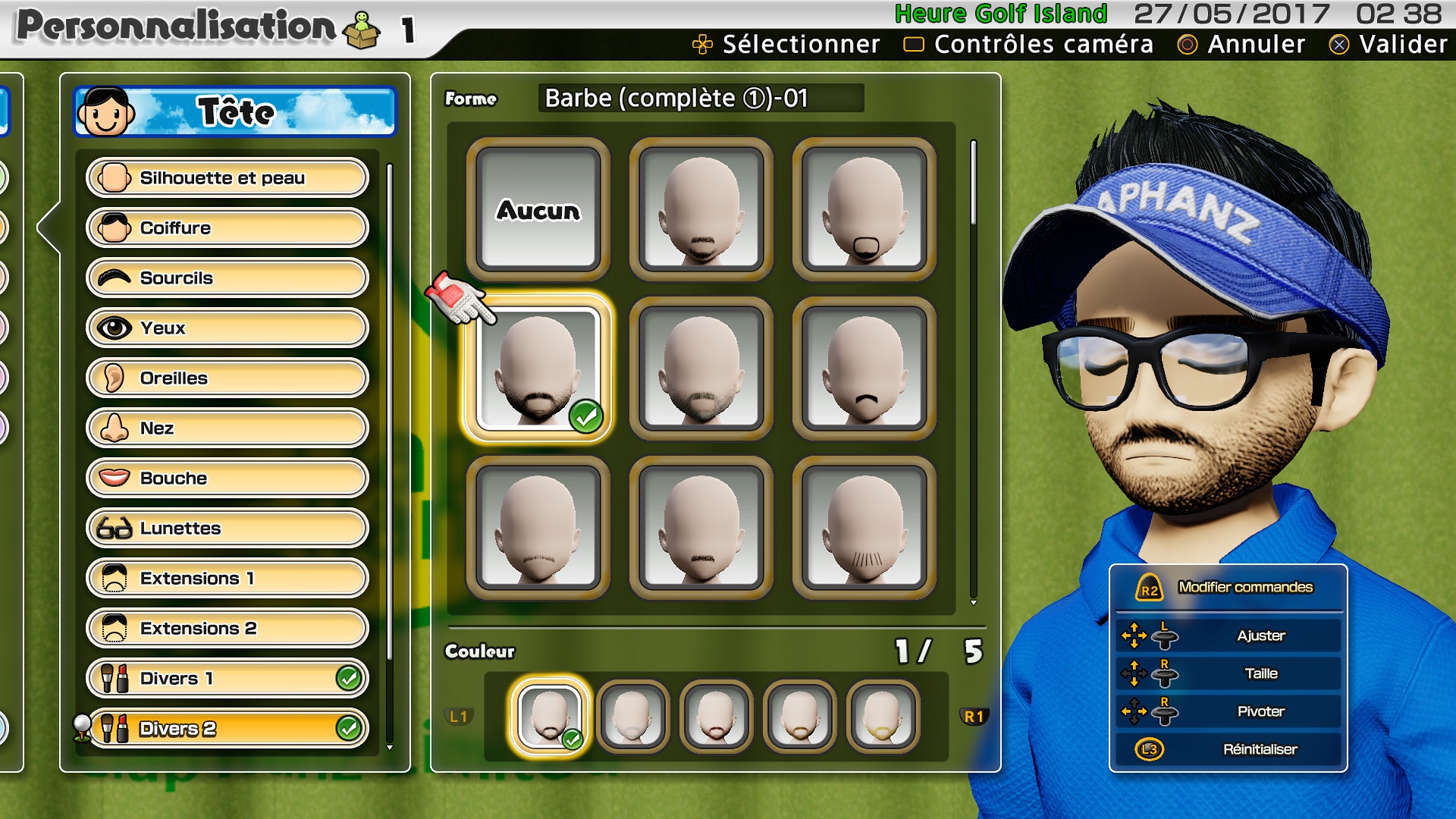Viewport: 1456px width, 819px height.
Task: Choose the highlighted Divers 2 entry
Action: tap(227, 729)
